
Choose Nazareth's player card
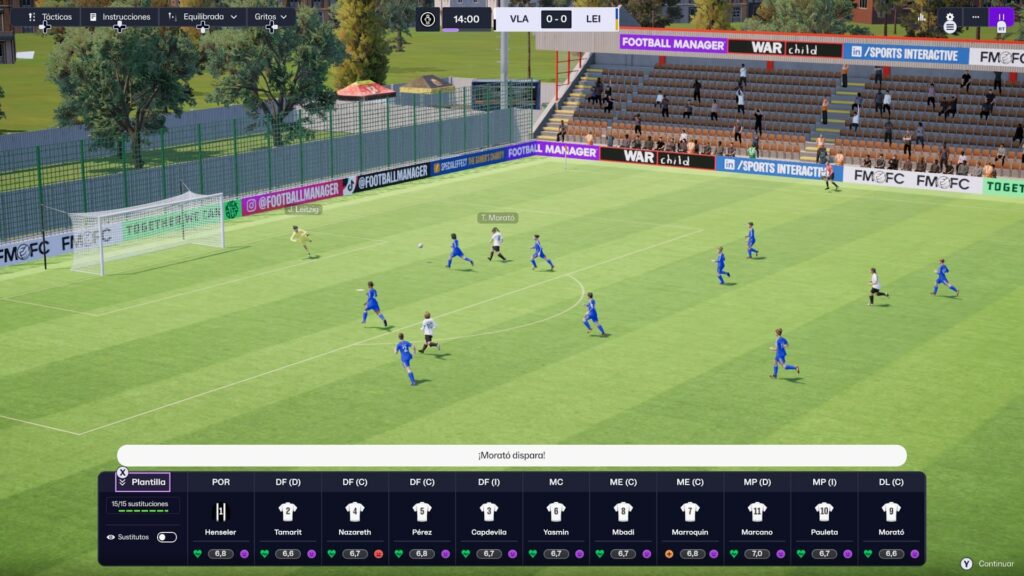[355, 518]
